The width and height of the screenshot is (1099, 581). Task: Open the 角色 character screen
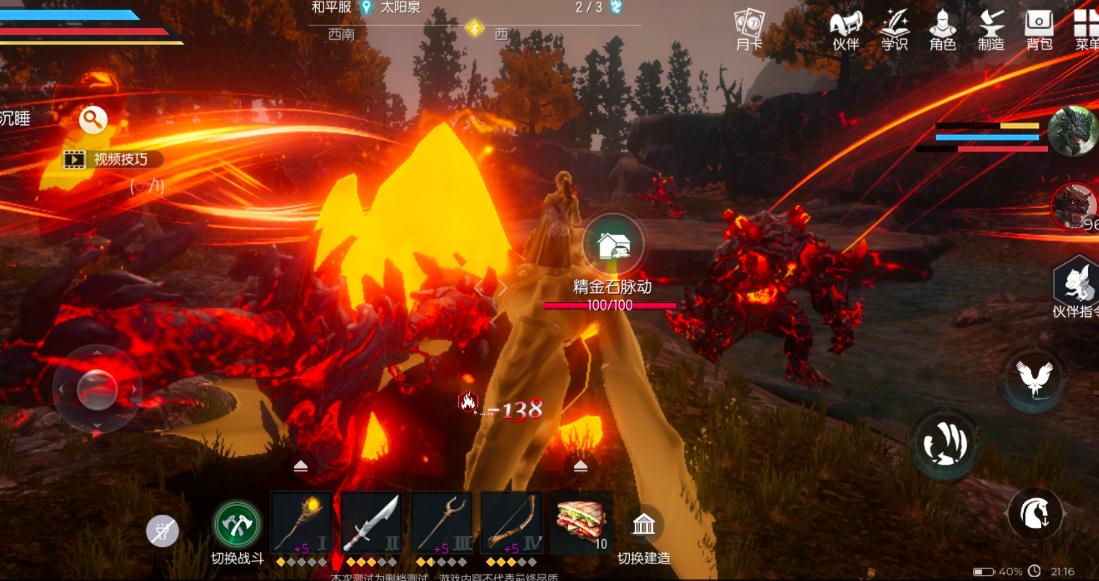[x=942, y=27]
